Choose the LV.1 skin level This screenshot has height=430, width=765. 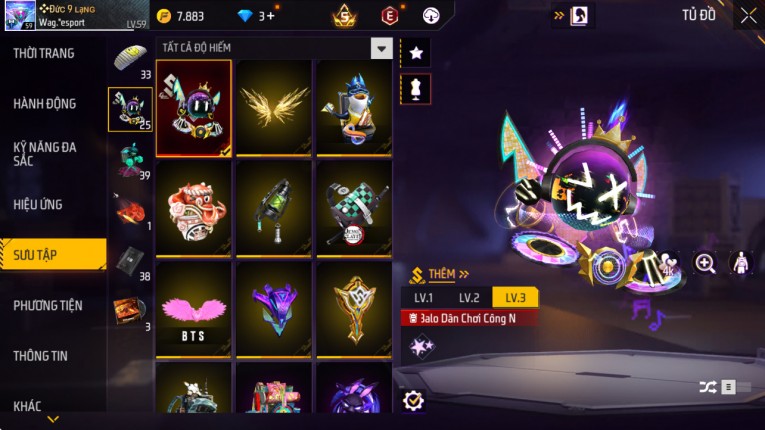pos(423,298)
